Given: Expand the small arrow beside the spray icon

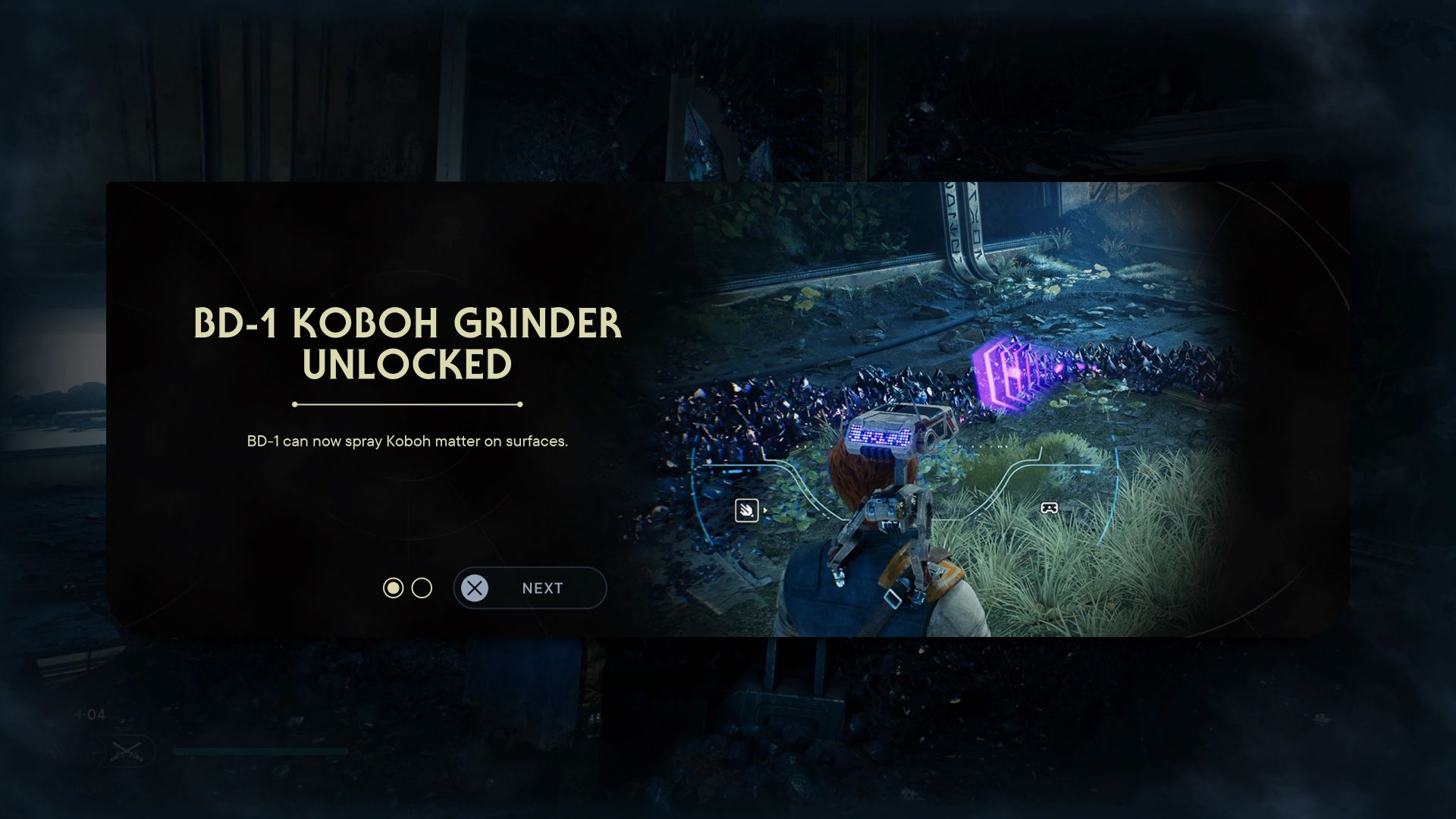Looking at the screenshot, I should coord(766,510).
